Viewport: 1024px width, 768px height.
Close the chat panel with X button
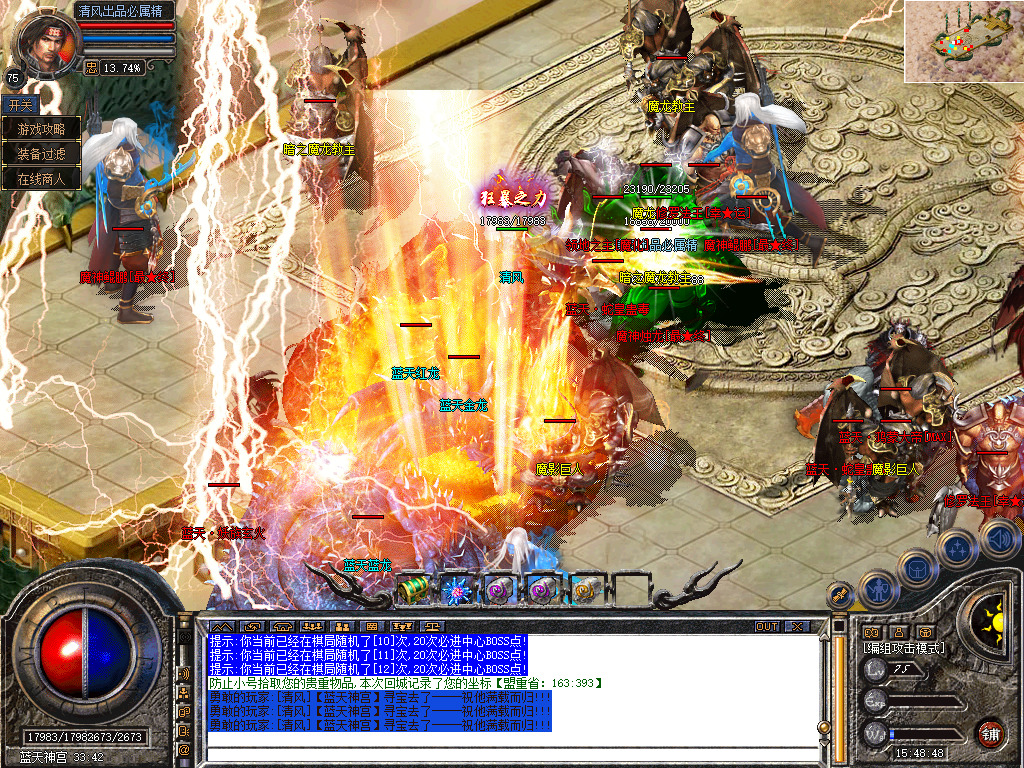pos(796,627)
